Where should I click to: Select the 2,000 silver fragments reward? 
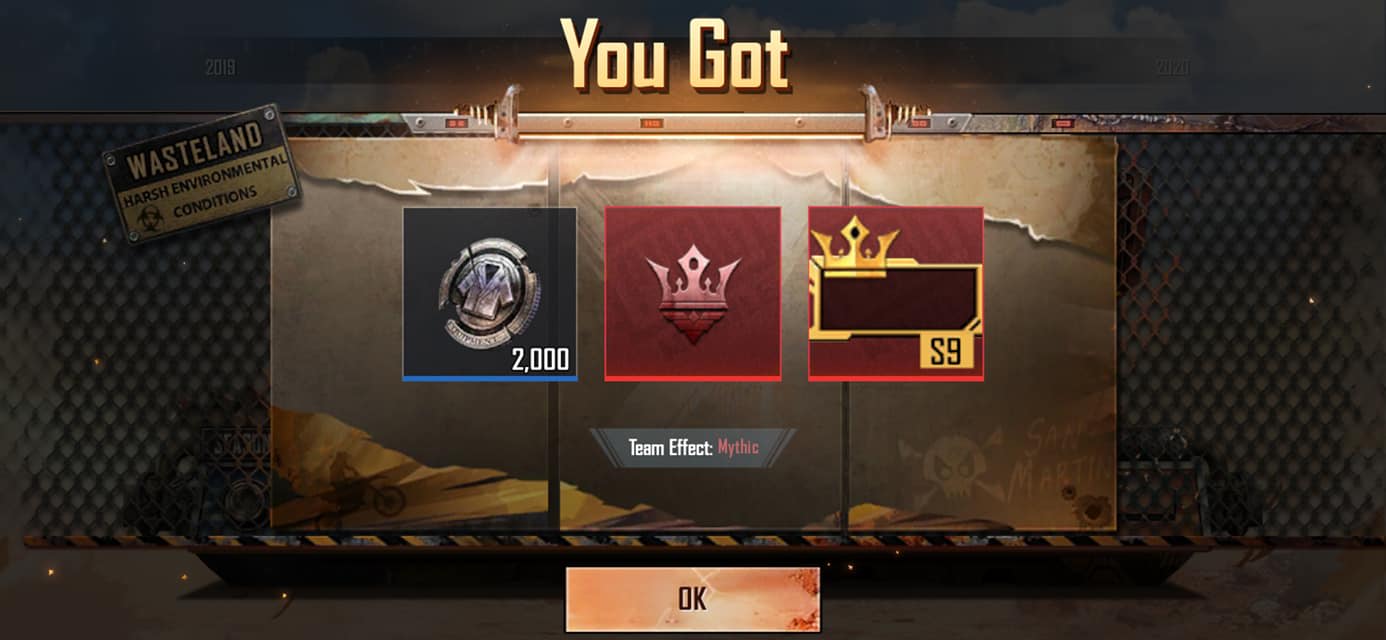click(x=489, y=293)
